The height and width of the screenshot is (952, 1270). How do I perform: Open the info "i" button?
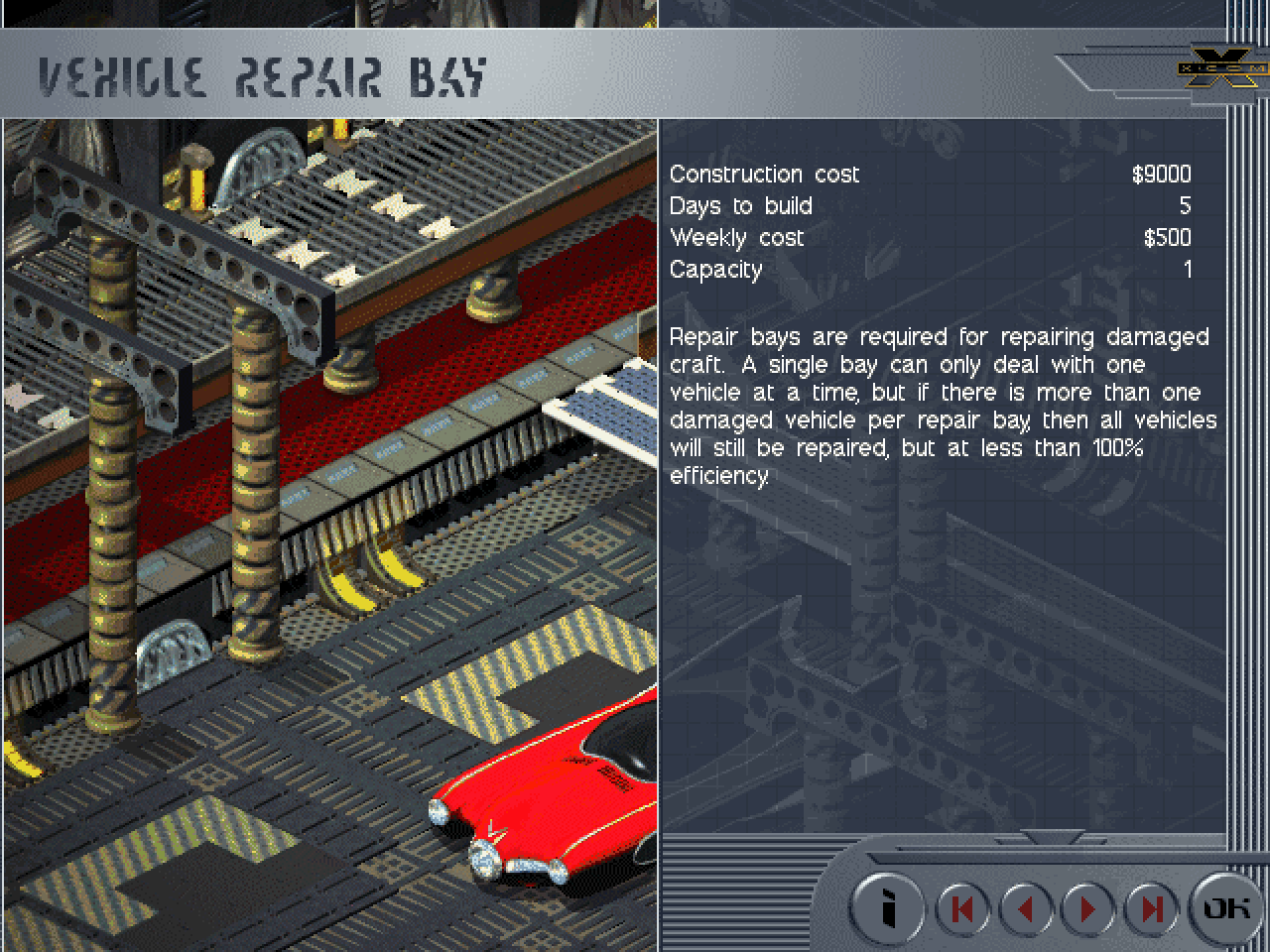888,907
